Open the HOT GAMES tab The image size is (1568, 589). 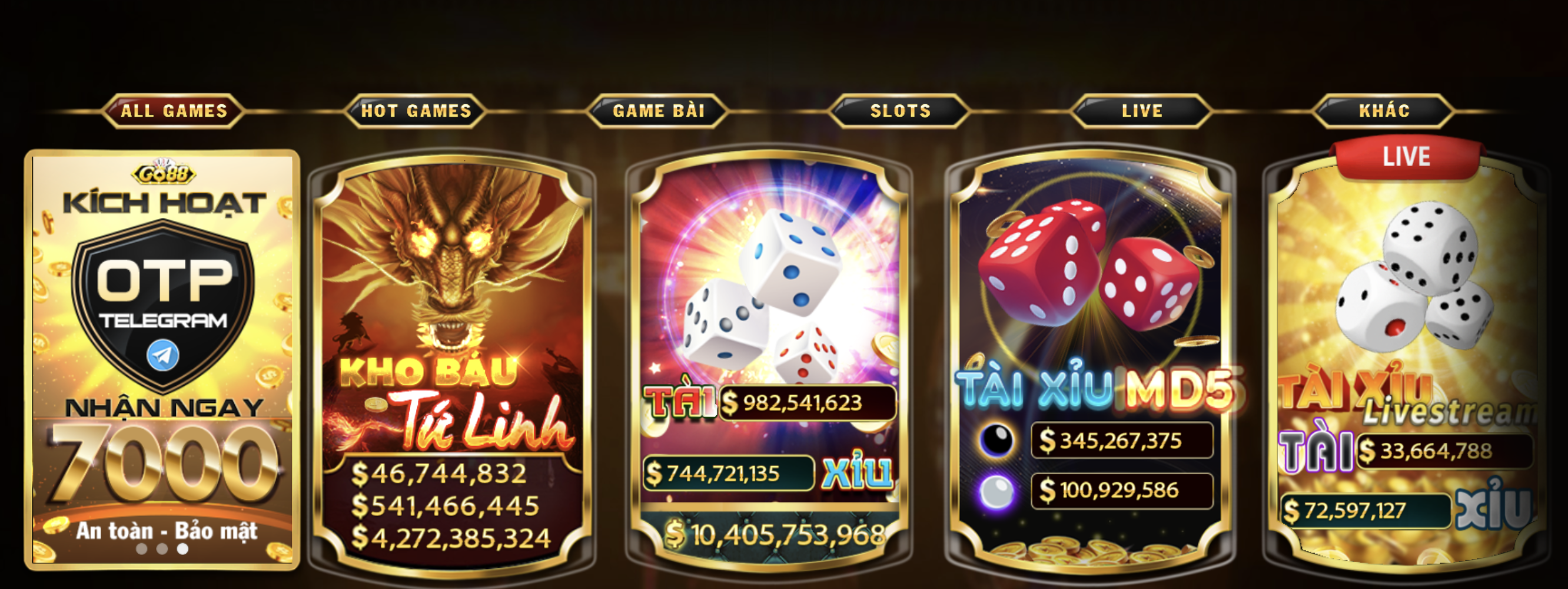[416, 111]
